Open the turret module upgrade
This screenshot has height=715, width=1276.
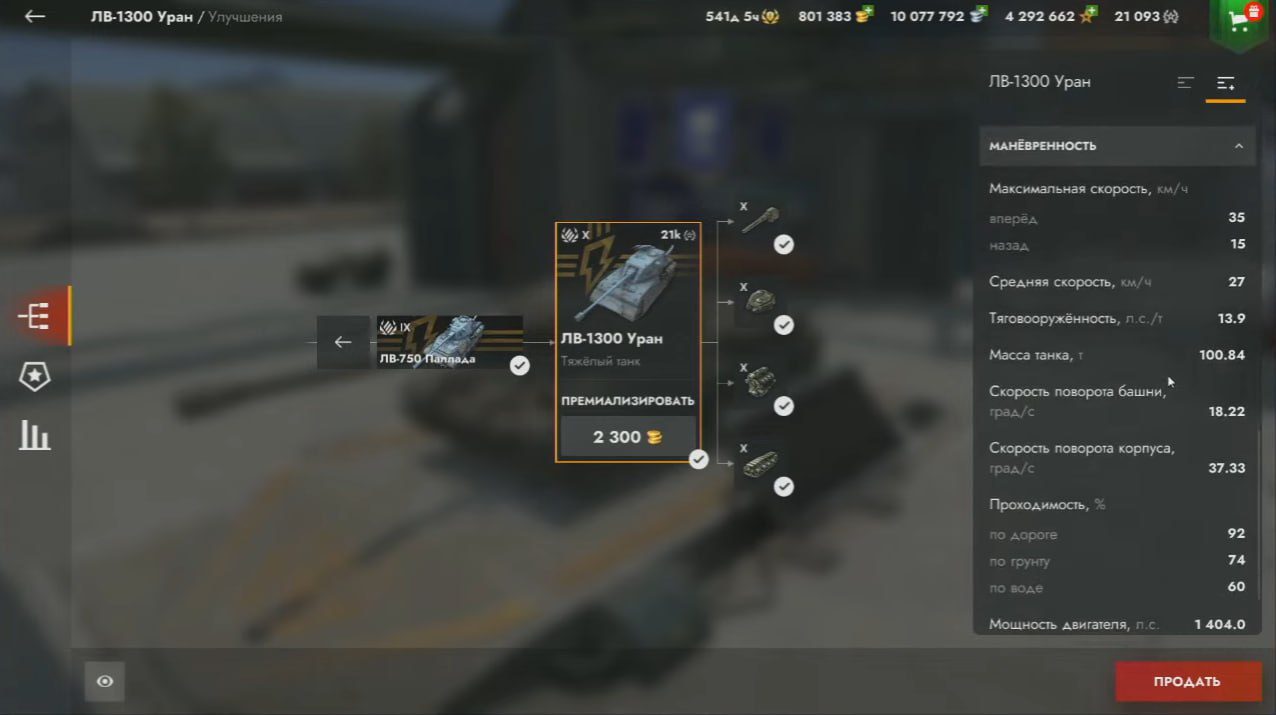760,302
